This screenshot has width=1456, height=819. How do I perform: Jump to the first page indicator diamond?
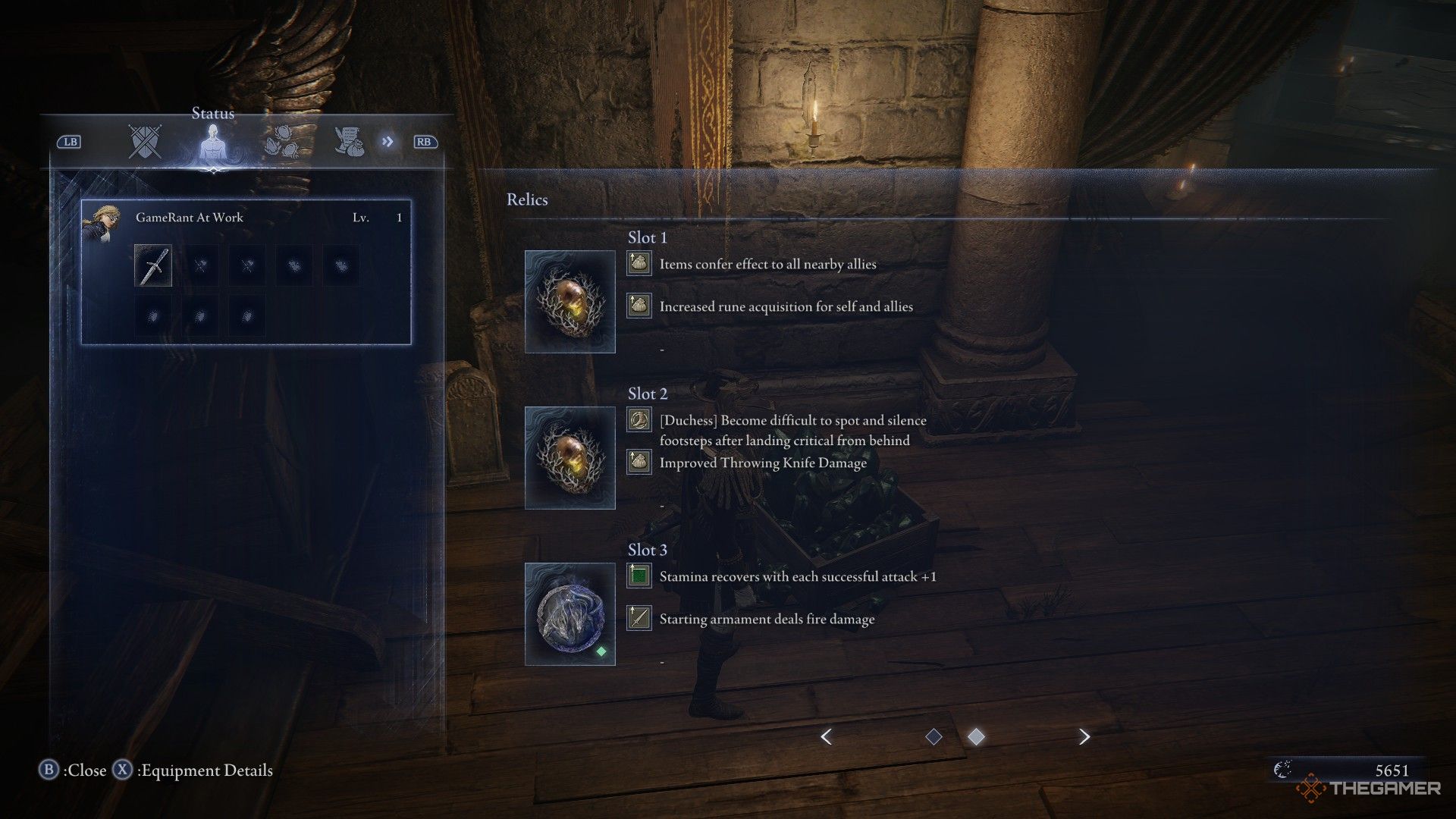point(934,736)
